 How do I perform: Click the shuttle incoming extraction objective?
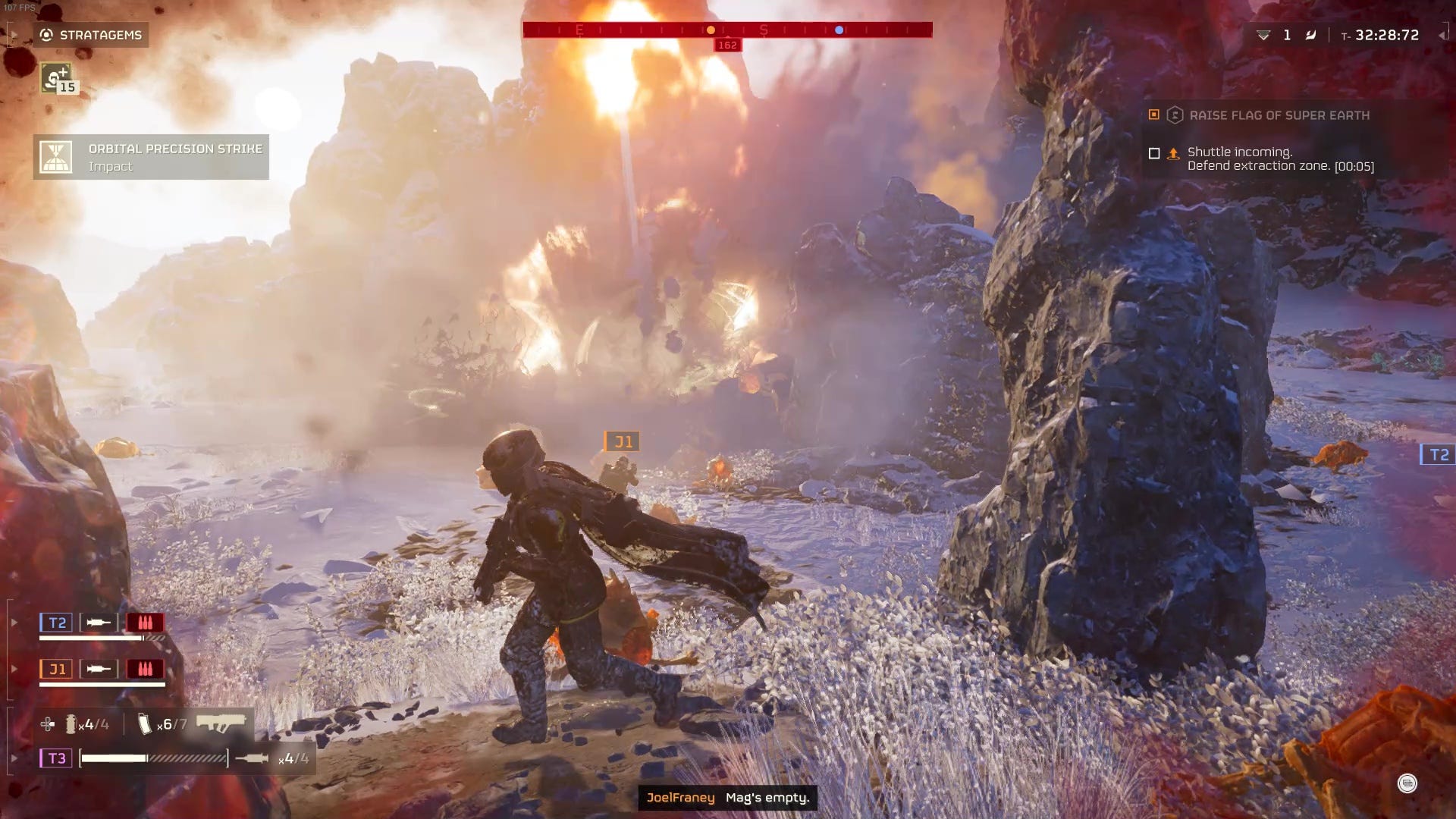pyautogui.click(x=1279, y=158)
